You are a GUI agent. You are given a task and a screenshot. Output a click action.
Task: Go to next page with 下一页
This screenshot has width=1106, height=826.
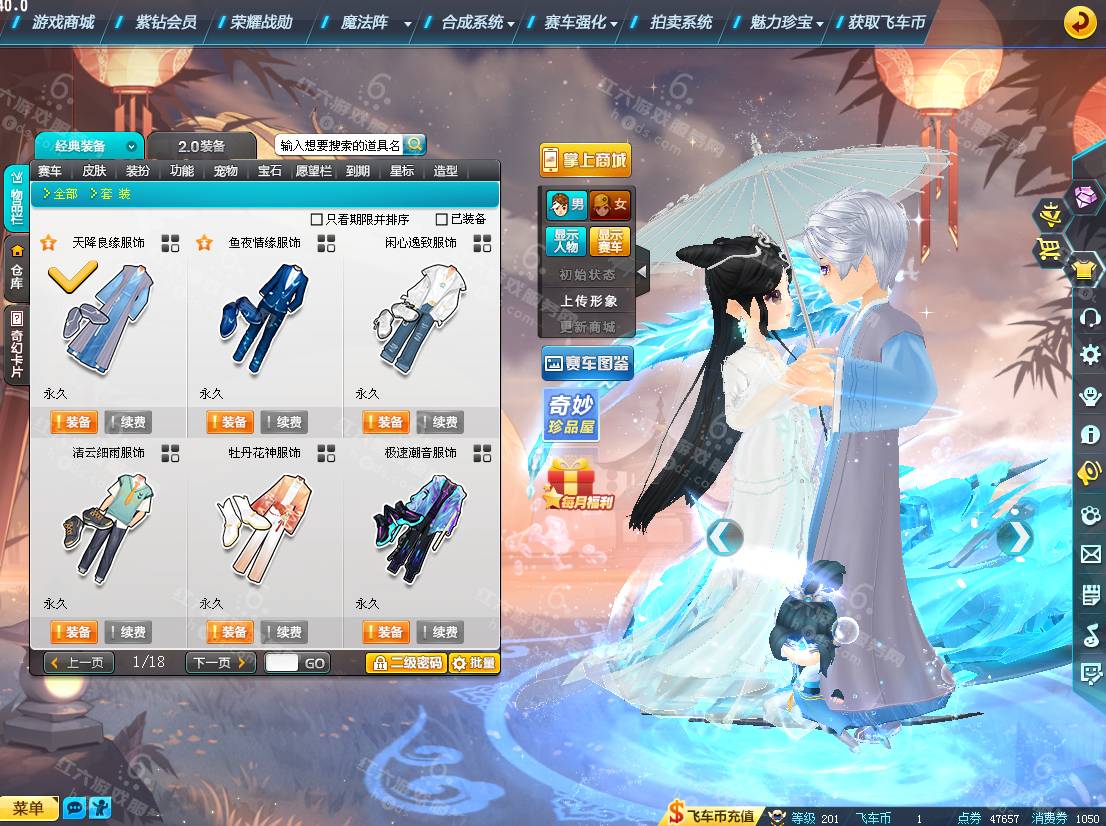tap(220, 662)
